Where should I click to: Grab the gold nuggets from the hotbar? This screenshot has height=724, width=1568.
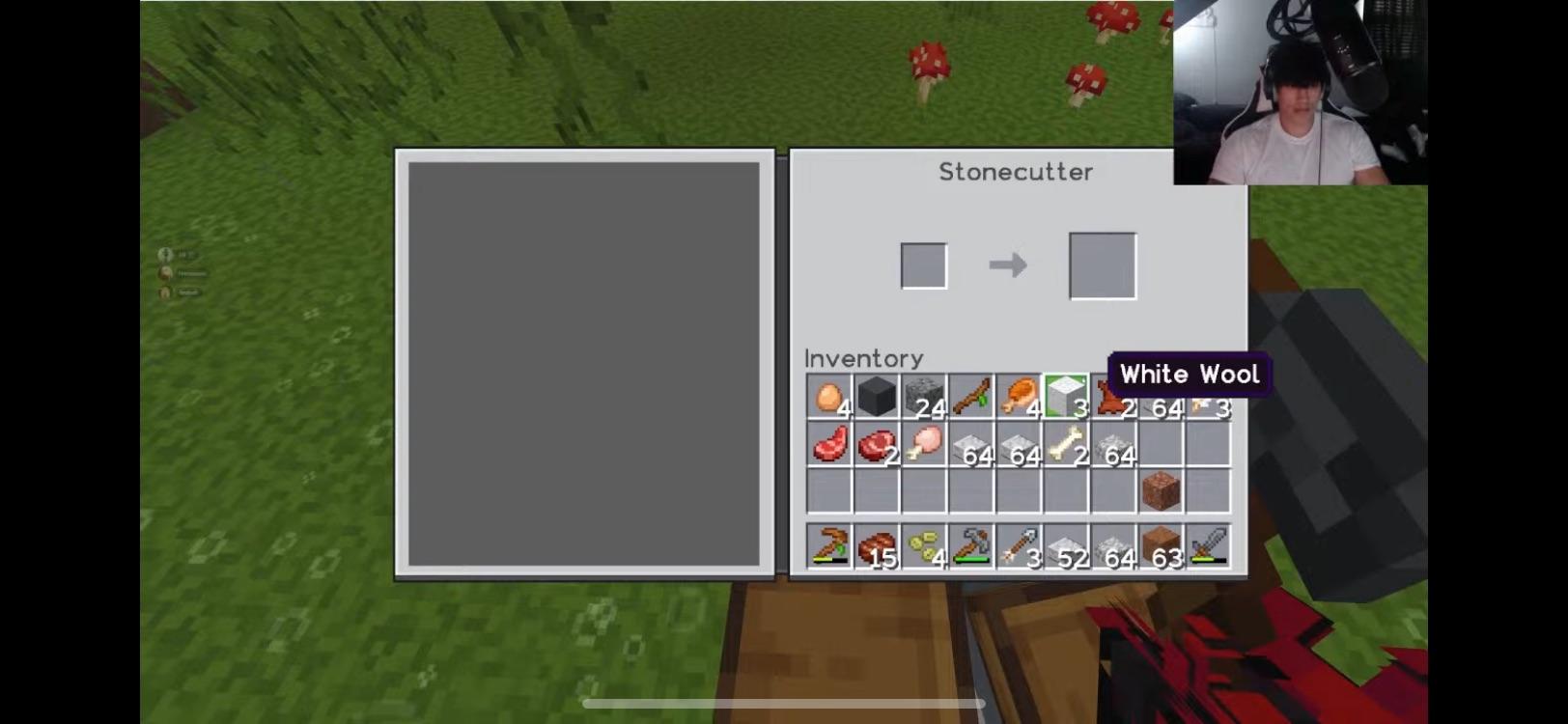click(923, 545)
